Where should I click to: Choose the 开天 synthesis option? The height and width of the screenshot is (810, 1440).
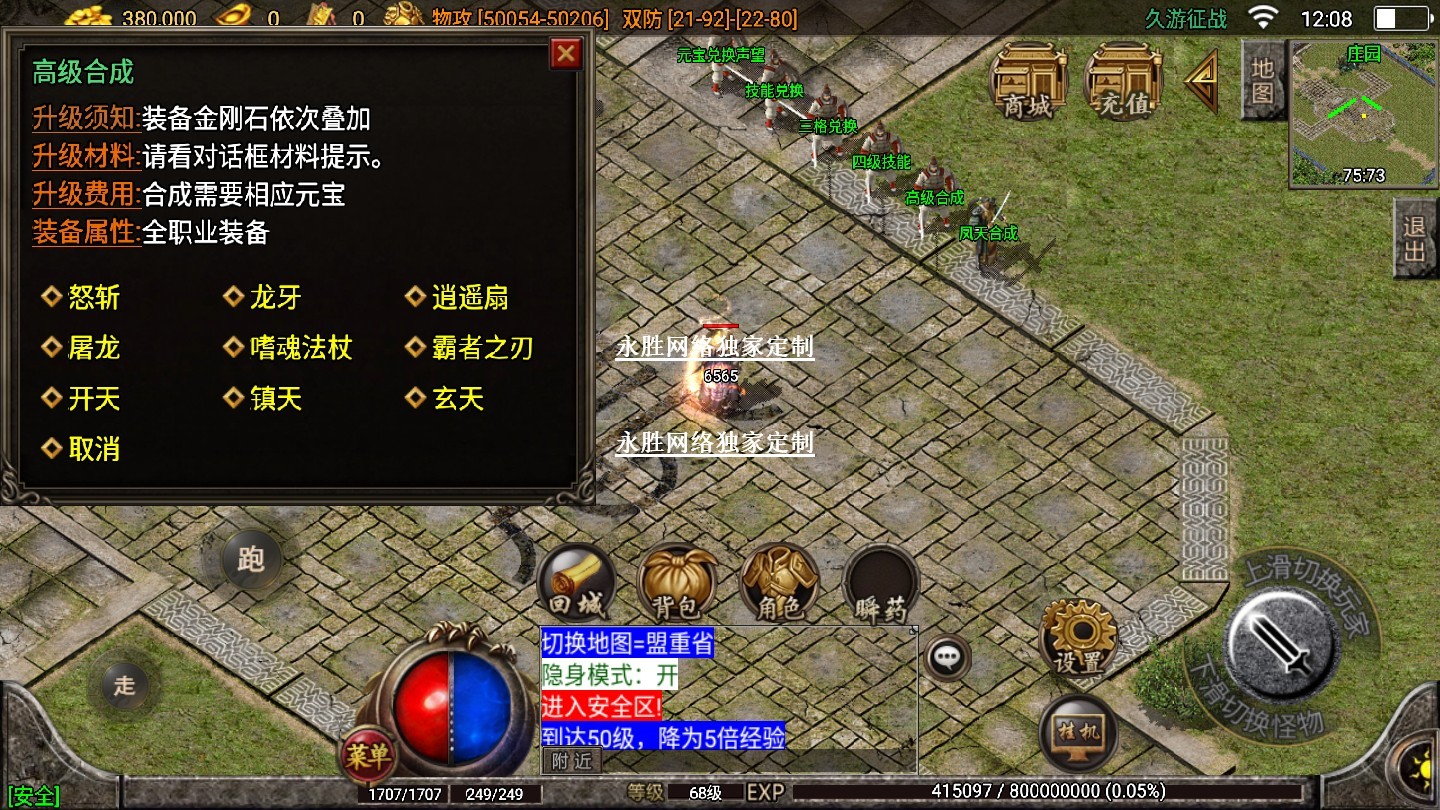pyautogui.click(x=94, y=399)
